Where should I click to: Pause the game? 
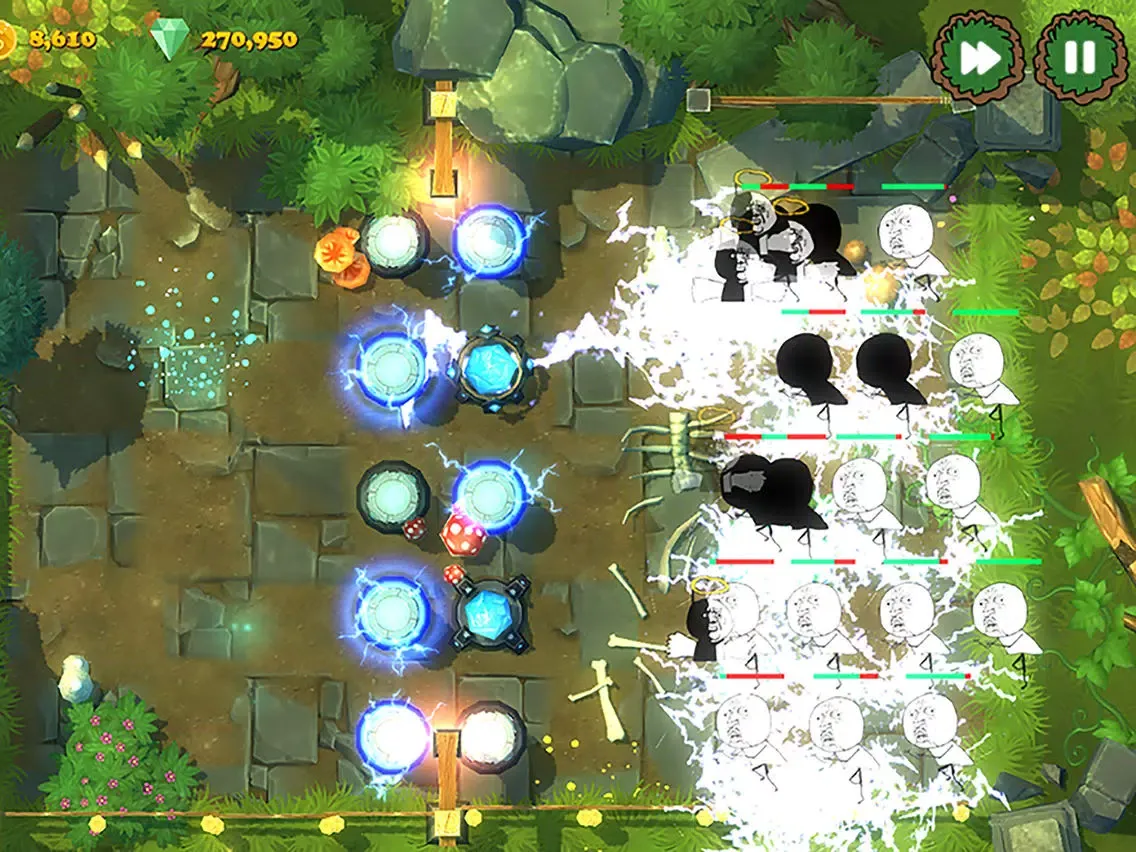tap(1079, 58)
